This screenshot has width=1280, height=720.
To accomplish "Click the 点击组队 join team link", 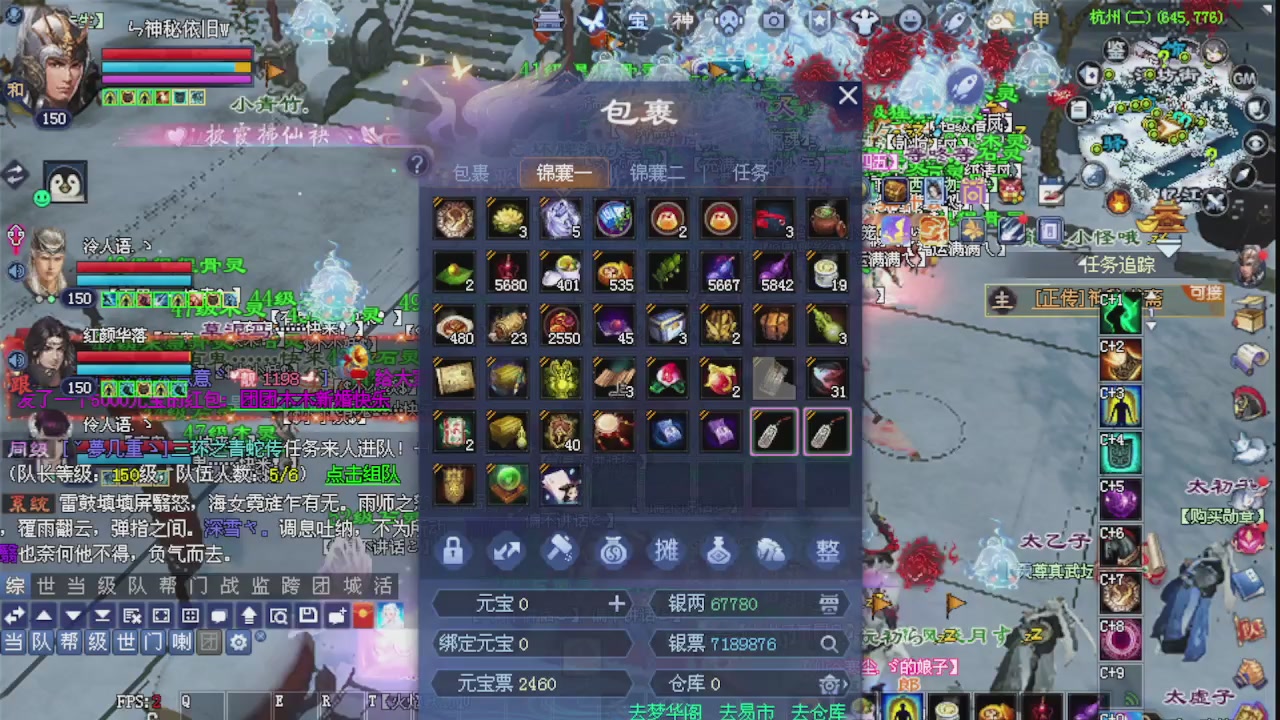I will coord(360,475).
